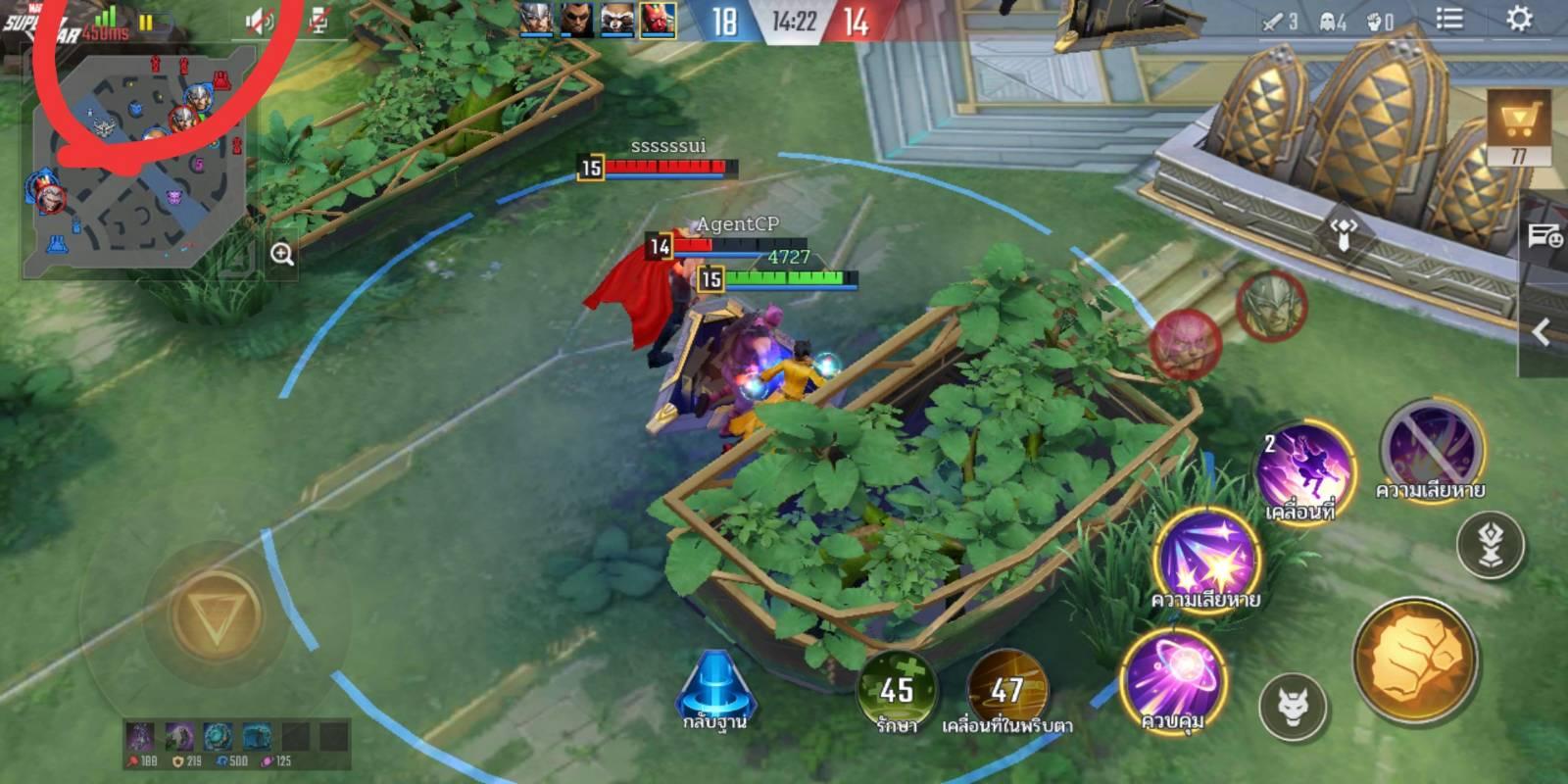Viewport: 1568px width, 784px height.
Task: Tap the wolf-head target button
Action: coord(1293,706)
